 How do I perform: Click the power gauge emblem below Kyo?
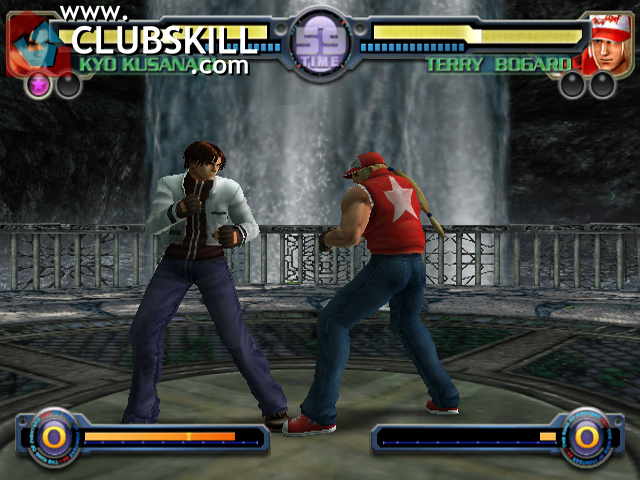coord(54,435)
